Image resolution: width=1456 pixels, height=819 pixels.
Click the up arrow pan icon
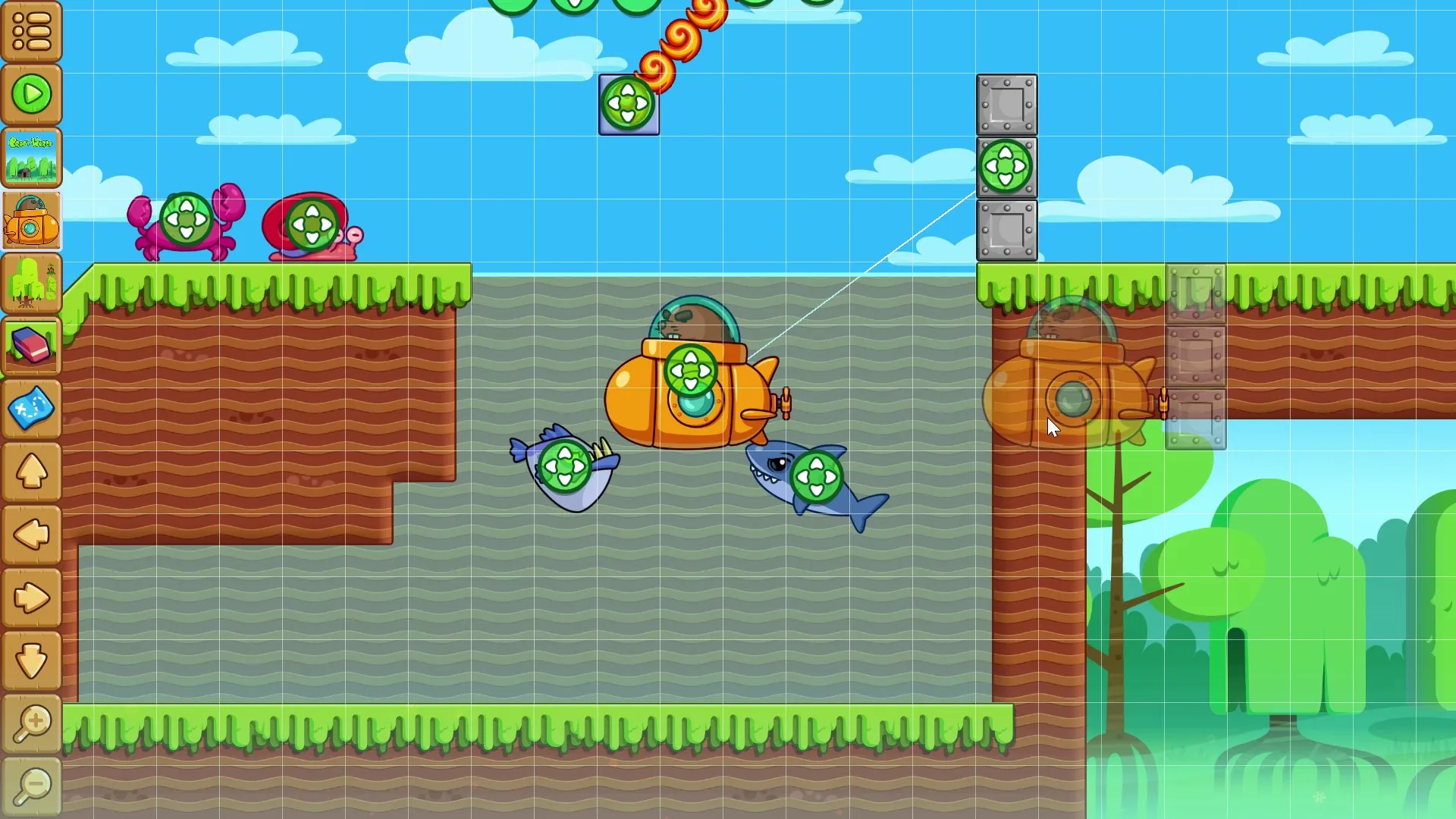click(32, 472)
